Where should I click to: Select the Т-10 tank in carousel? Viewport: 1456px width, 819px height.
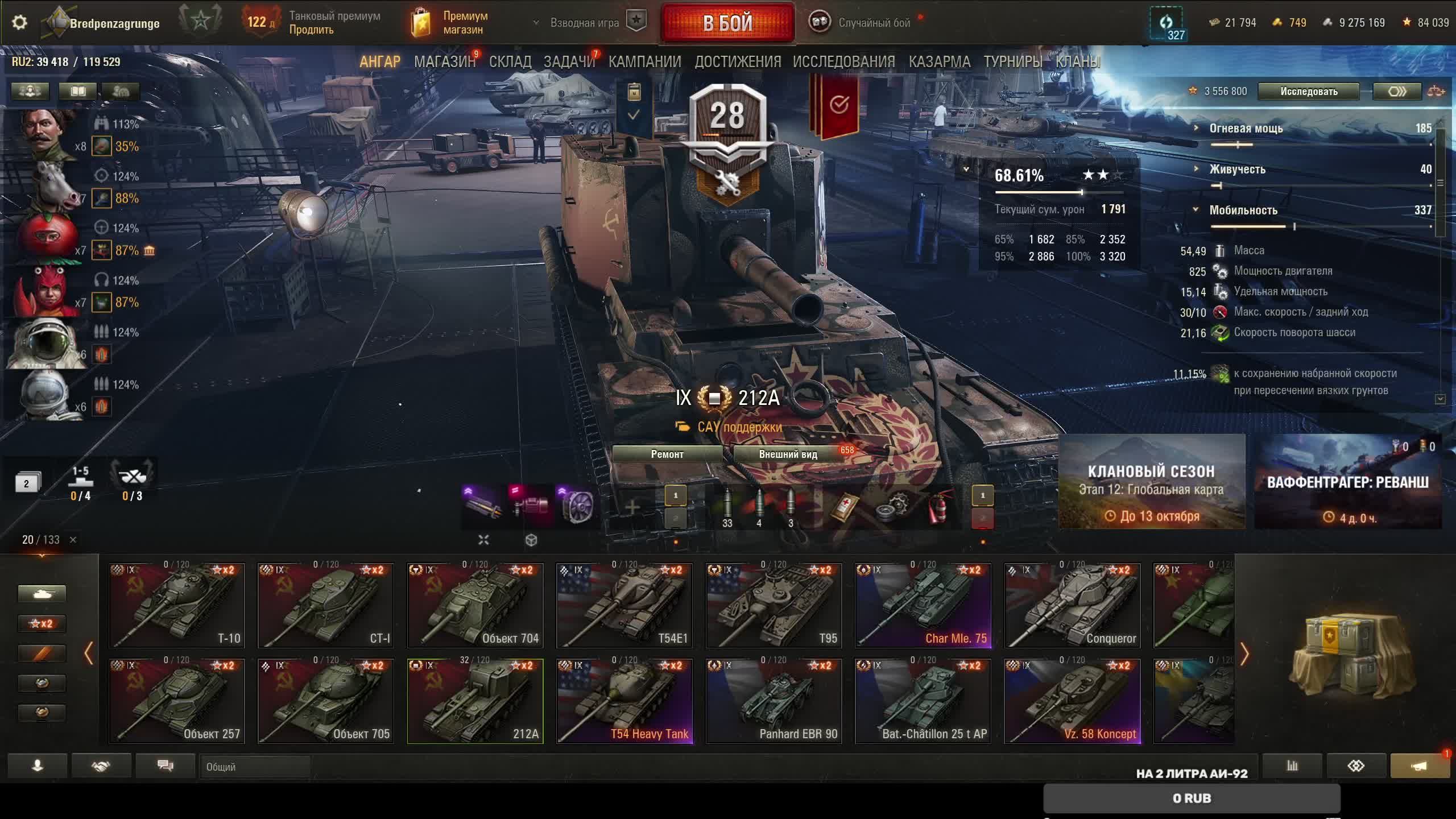[177, 605]
